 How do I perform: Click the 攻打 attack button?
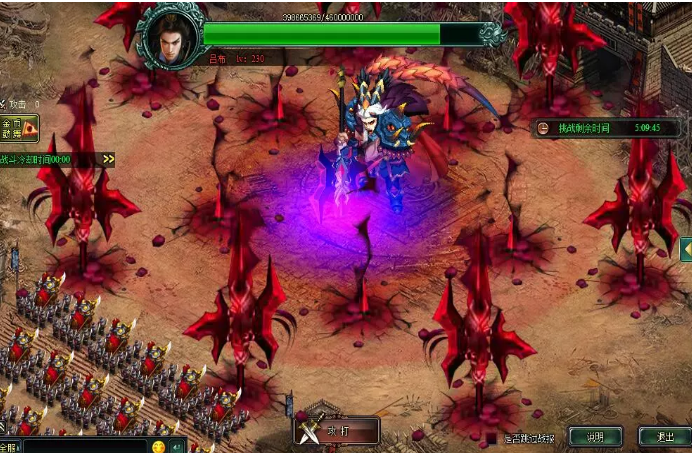(x=337, y=431)
